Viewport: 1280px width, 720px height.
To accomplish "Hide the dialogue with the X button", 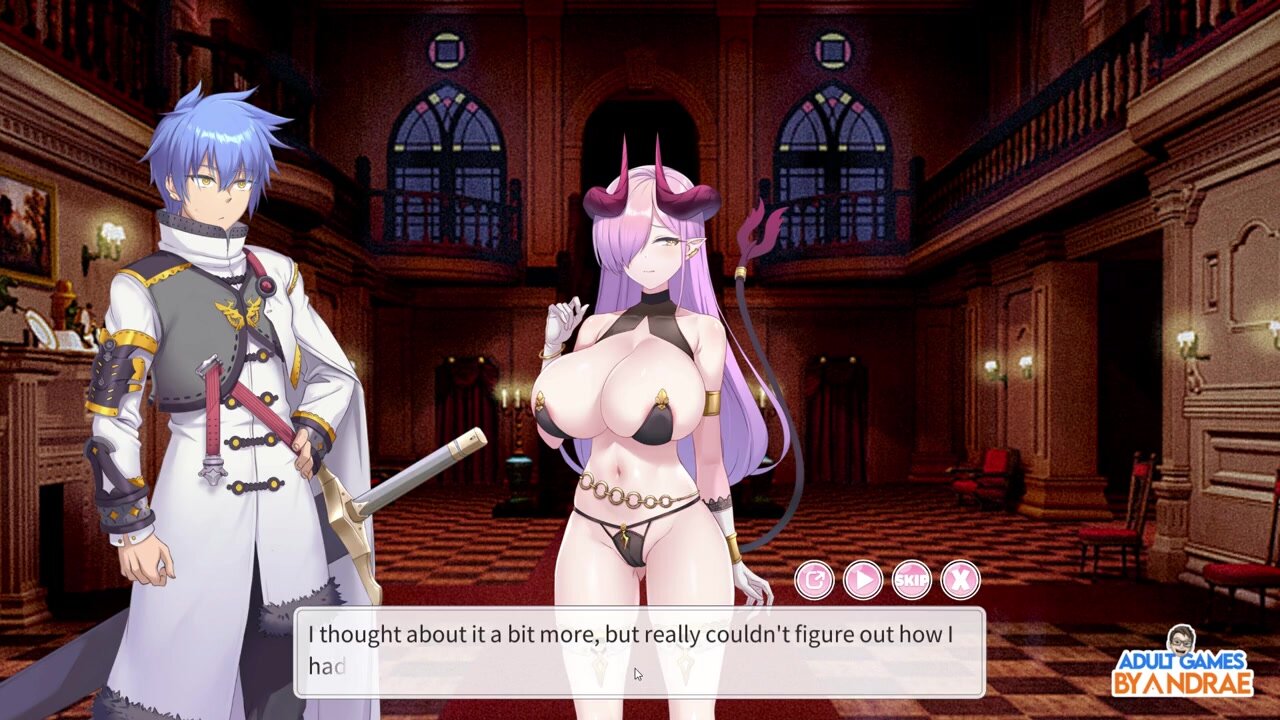I will tap(961, 579).
